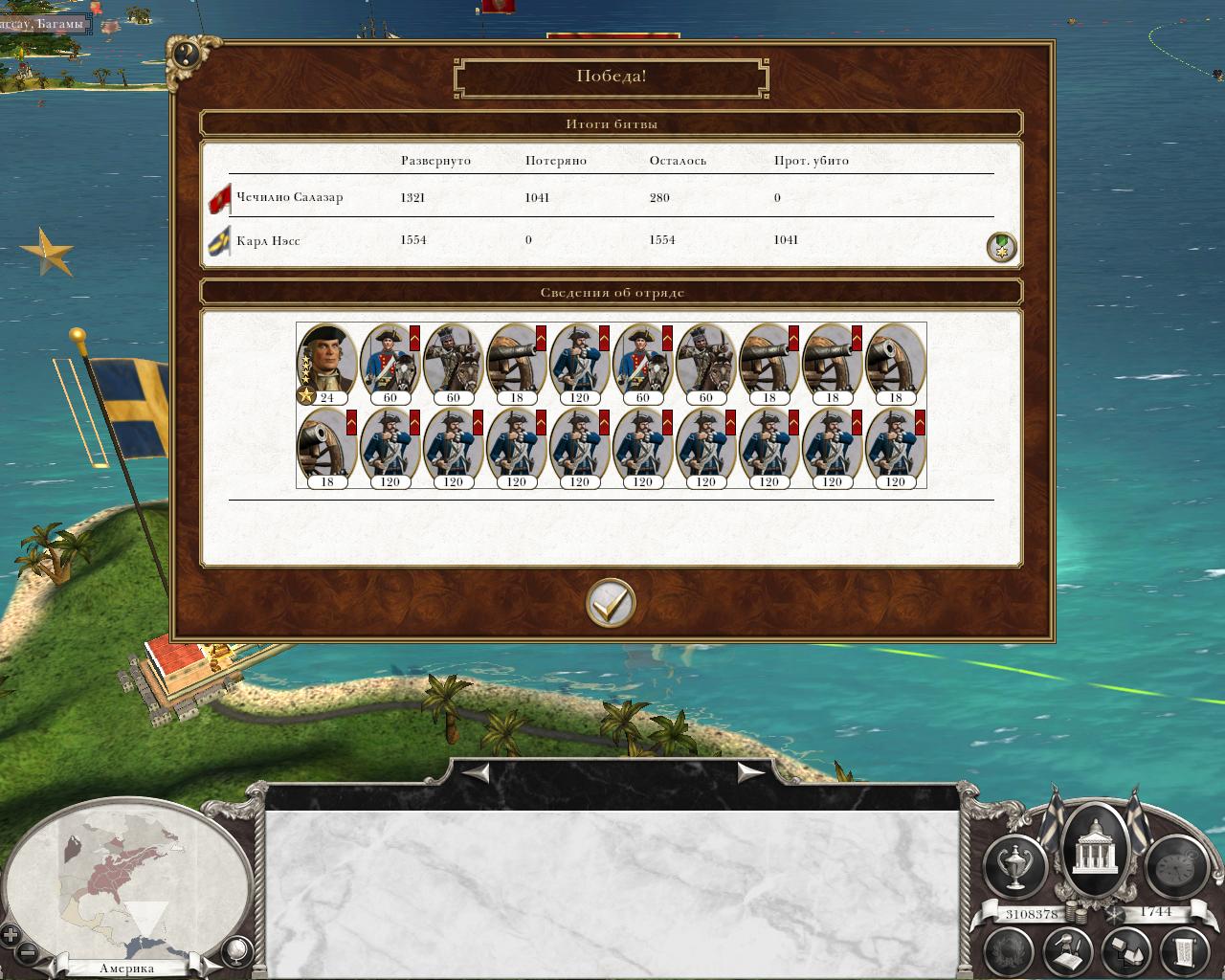The height and width of the screenshot is (980, 1225).
Task: Open the world globe view button
Action: click(x=235, y=950)
